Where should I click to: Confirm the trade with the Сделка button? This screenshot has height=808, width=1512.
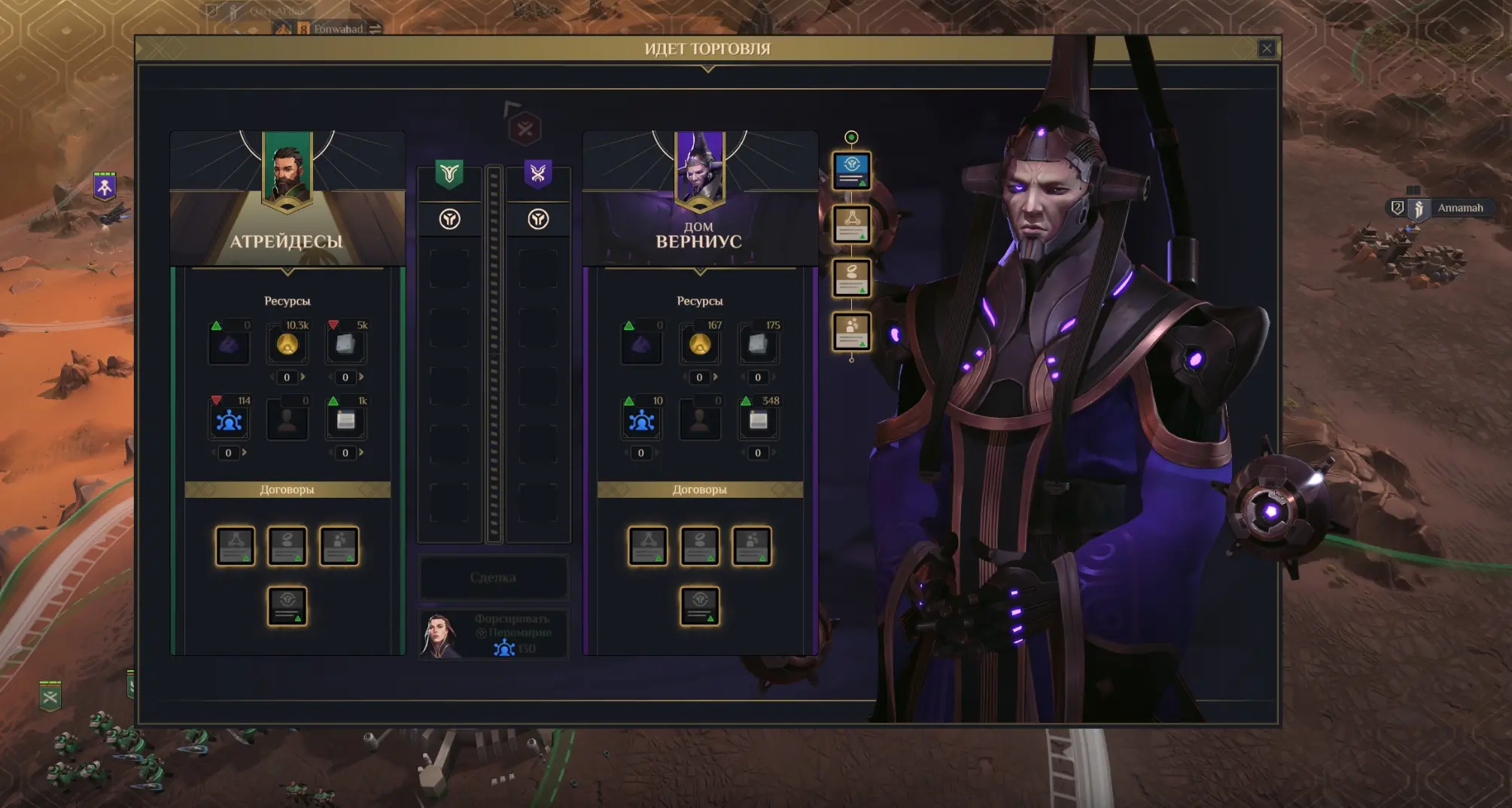point(493,578)
